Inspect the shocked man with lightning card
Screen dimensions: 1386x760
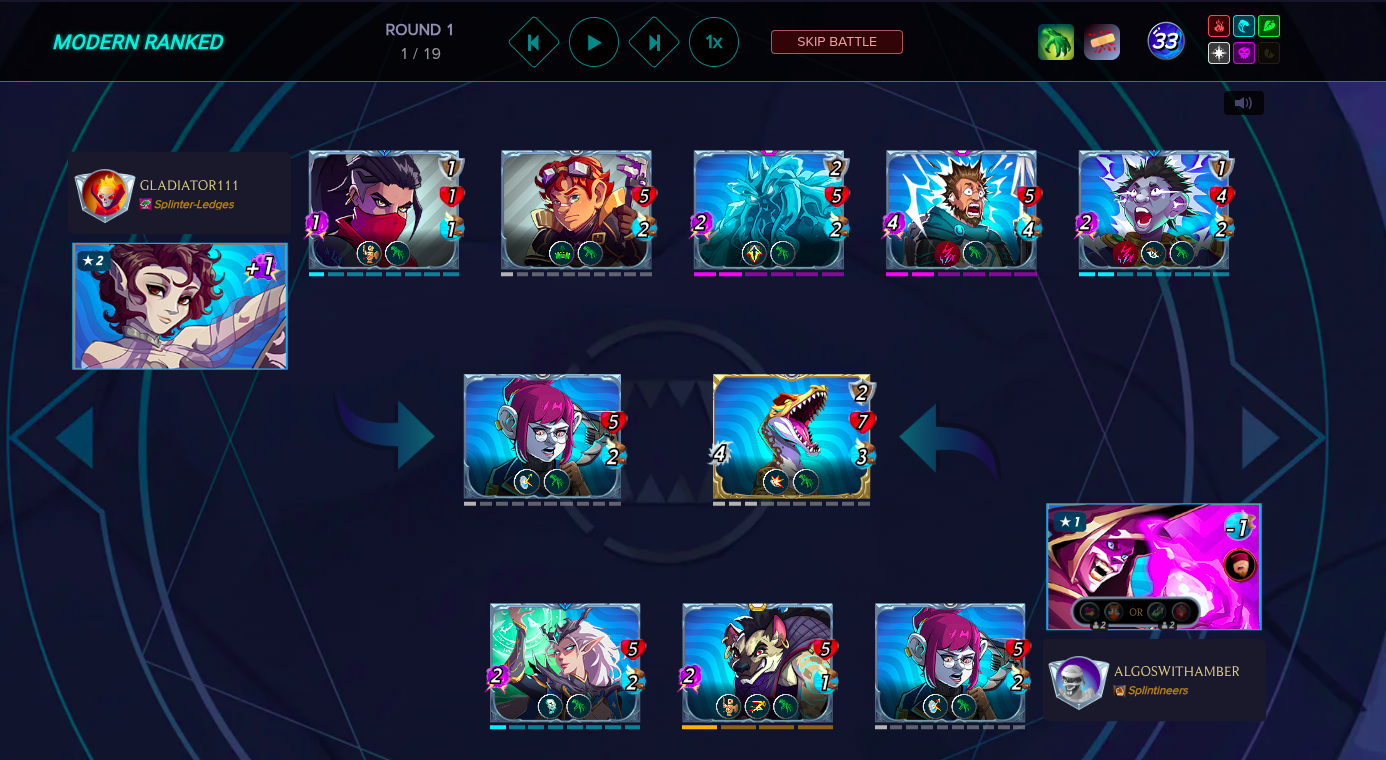[x=961, y=212]
